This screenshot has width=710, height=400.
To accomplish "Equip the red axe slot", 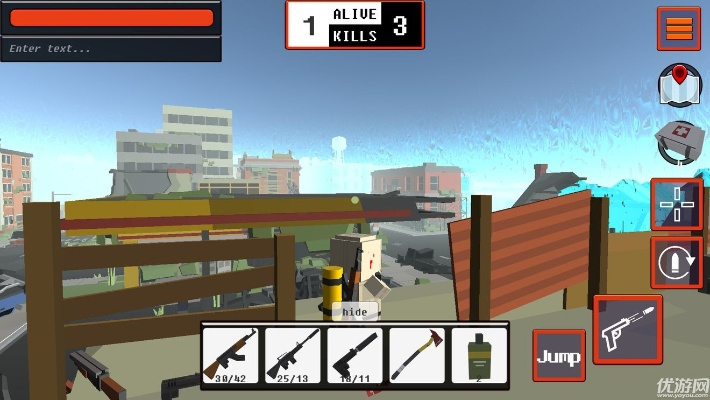I will click(x=417, y=354).
